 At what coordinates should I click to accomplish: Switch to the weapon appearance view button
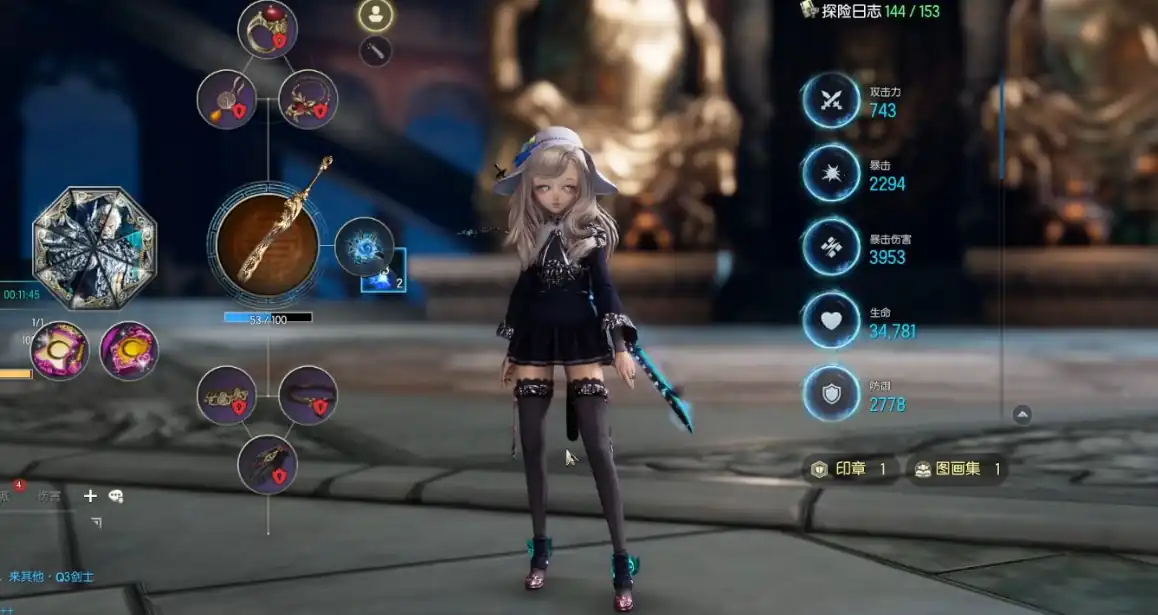(x=376, y=51)
